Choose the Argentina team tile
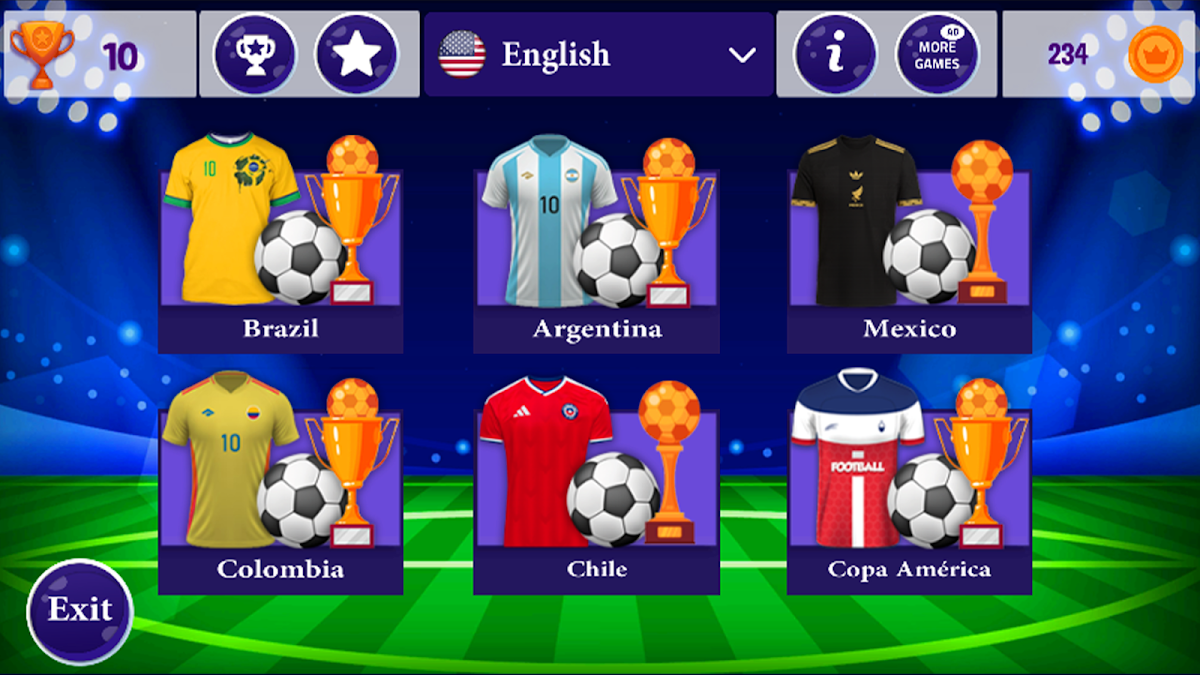The width and height of the screenshot is (1200, 675). coord(596,250)
